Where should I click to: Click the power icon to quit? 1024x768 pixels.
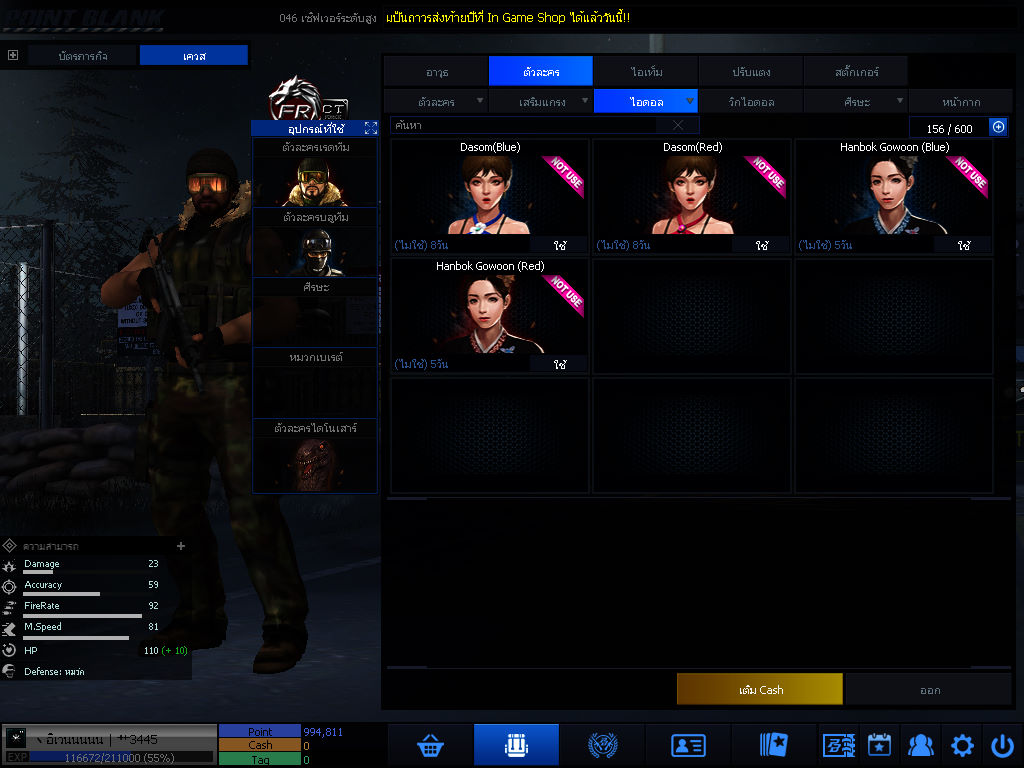click(1002, 745)
